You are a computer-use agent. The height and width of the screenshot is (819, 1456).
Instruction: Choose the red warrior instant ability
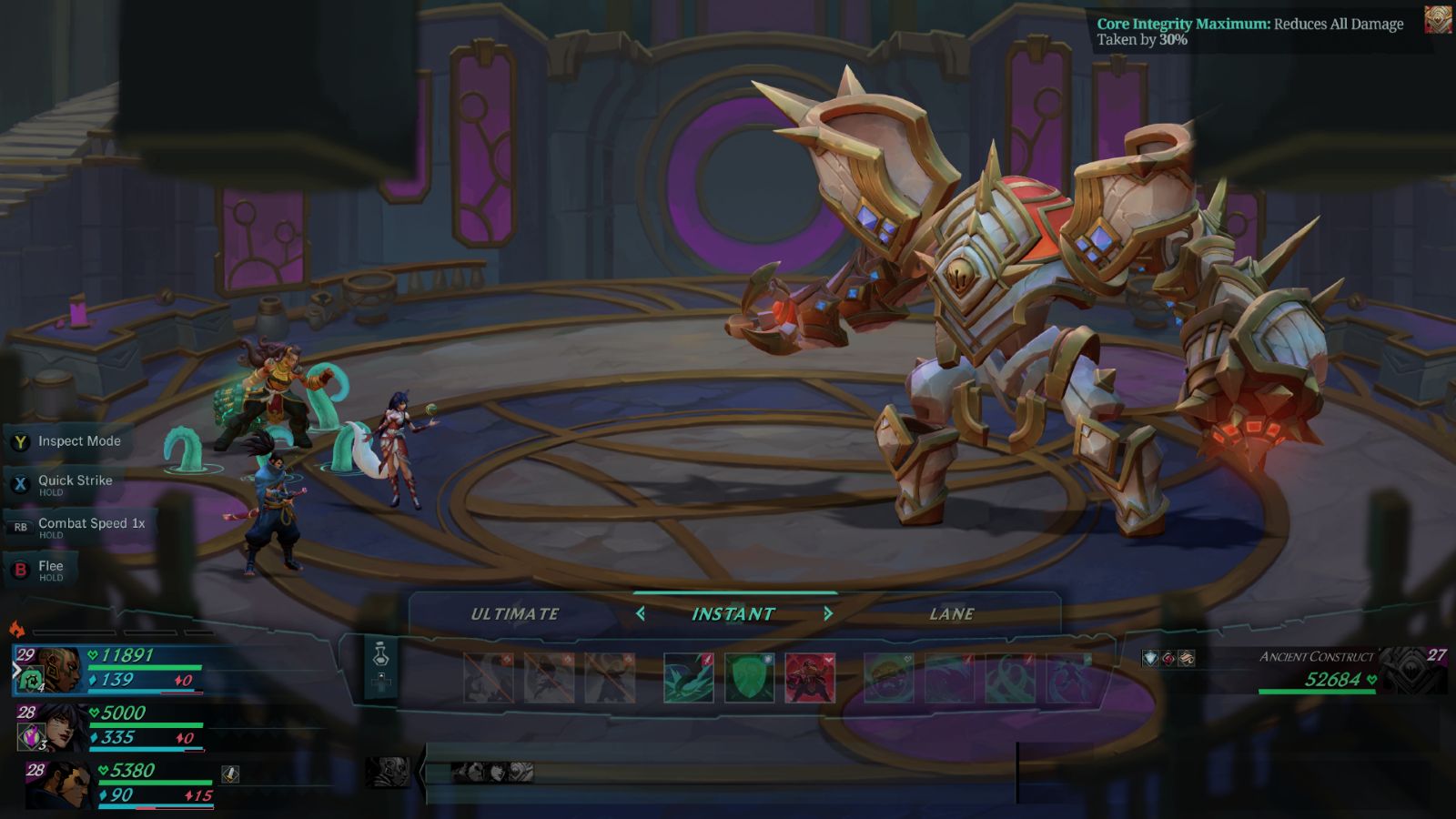coord(810,678)
